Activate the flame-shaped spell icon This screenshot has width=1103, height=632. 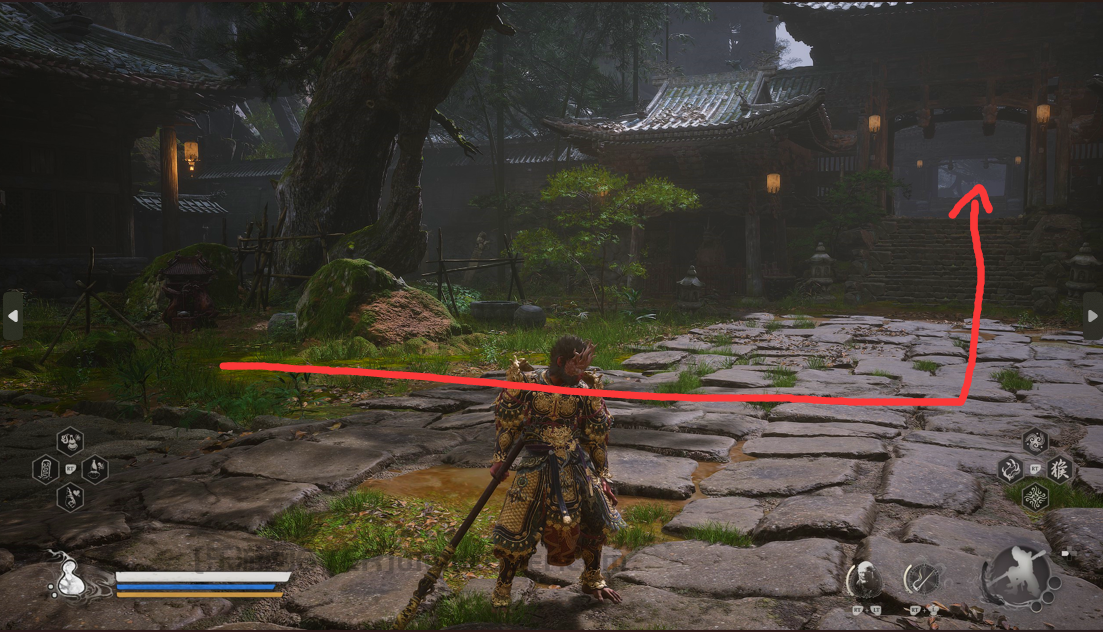coord(1010,468)
